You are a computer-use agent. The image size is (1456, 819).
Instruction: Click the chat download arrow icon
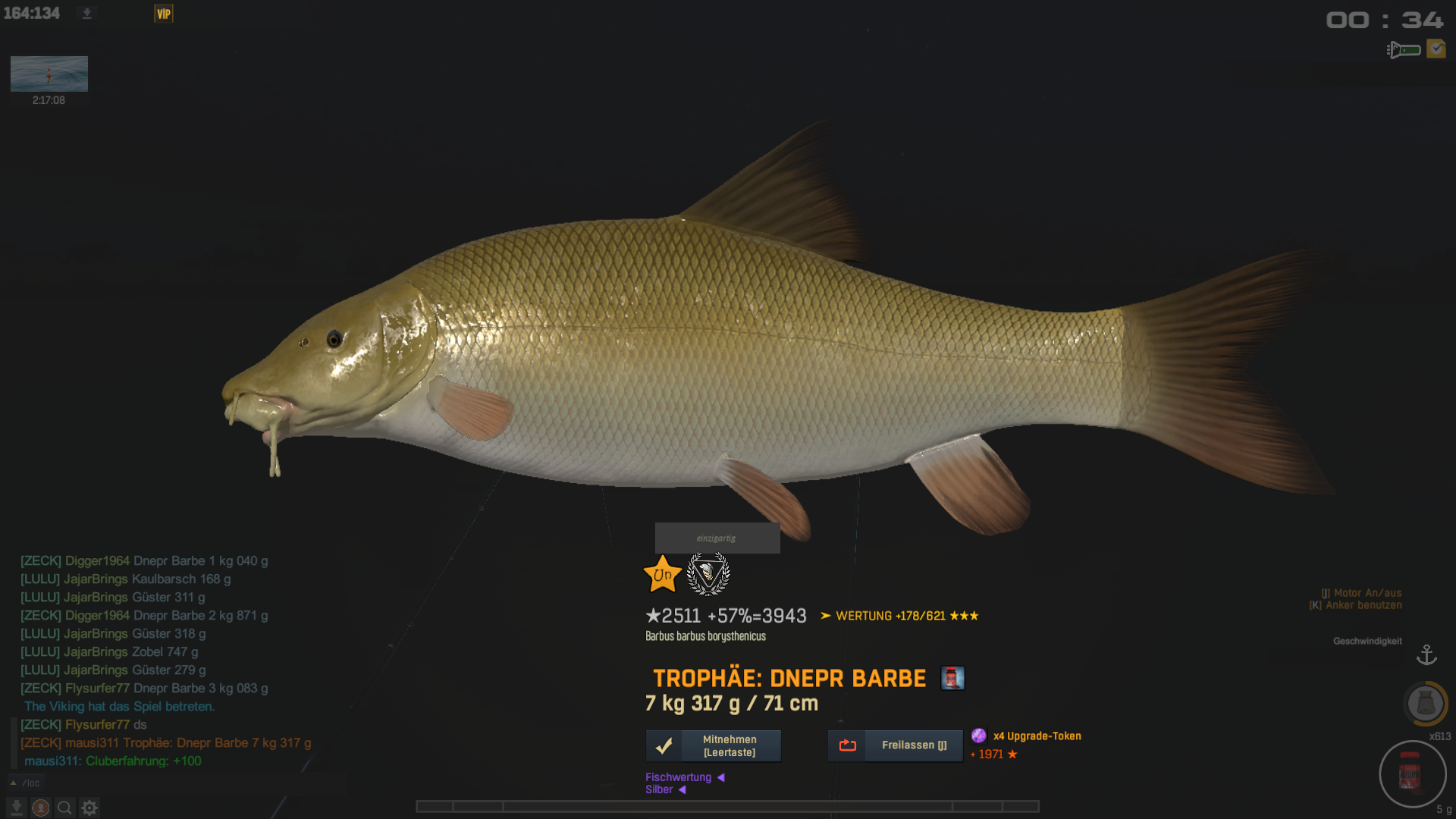[17, 808]
